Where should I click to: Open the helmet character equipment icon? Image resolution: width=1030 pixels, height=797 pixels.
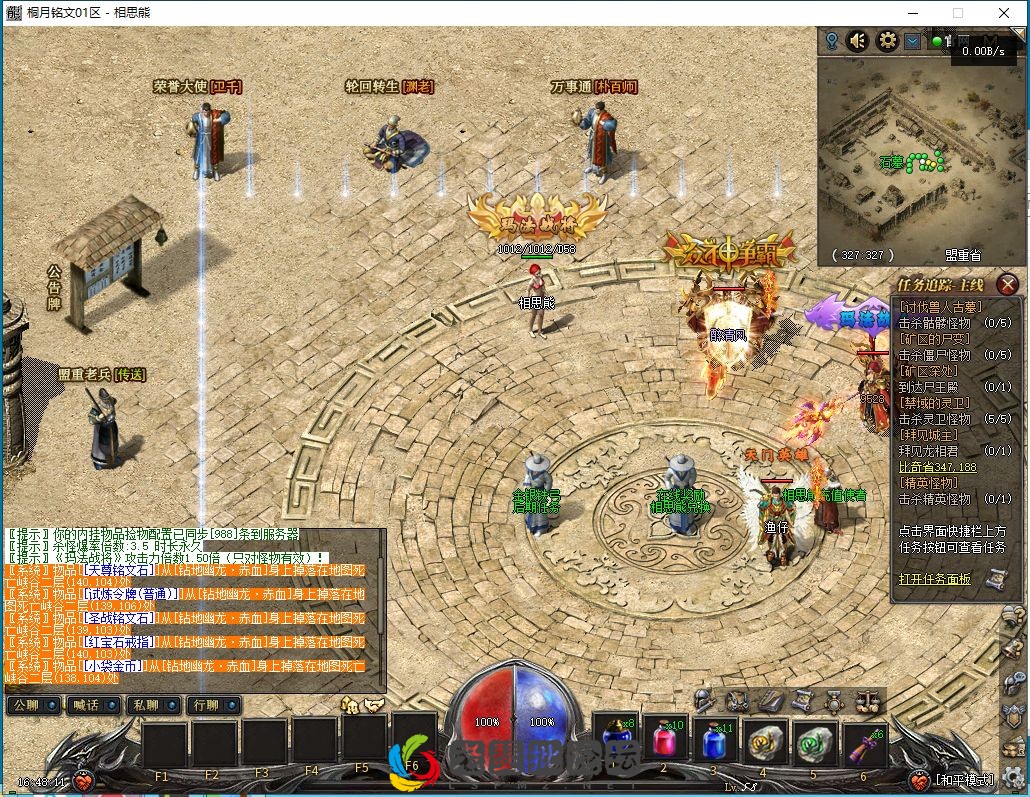point(706,700)
